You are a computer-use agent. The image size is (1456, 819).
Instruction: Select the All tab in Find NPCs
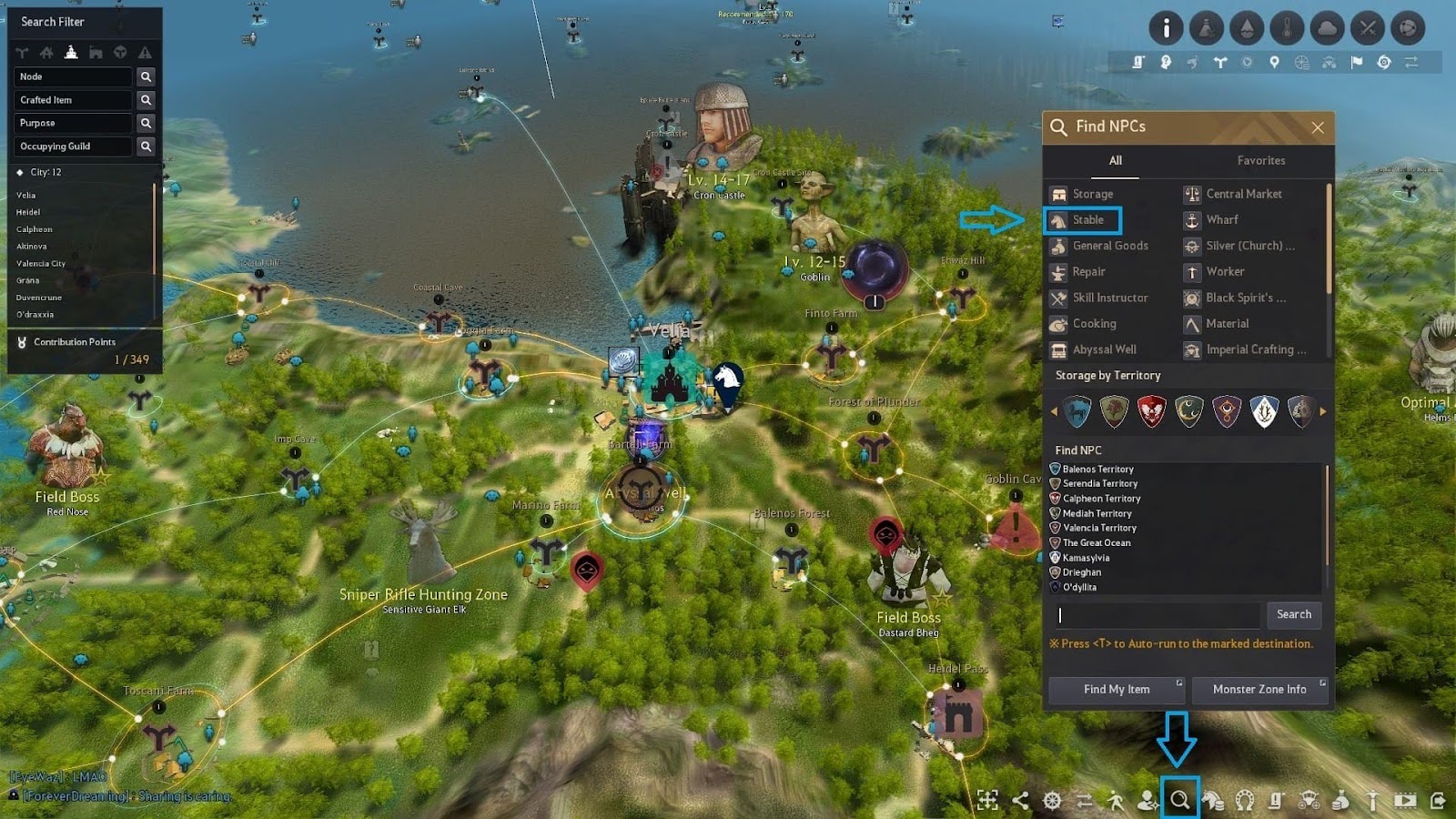tap(1116, 160)
